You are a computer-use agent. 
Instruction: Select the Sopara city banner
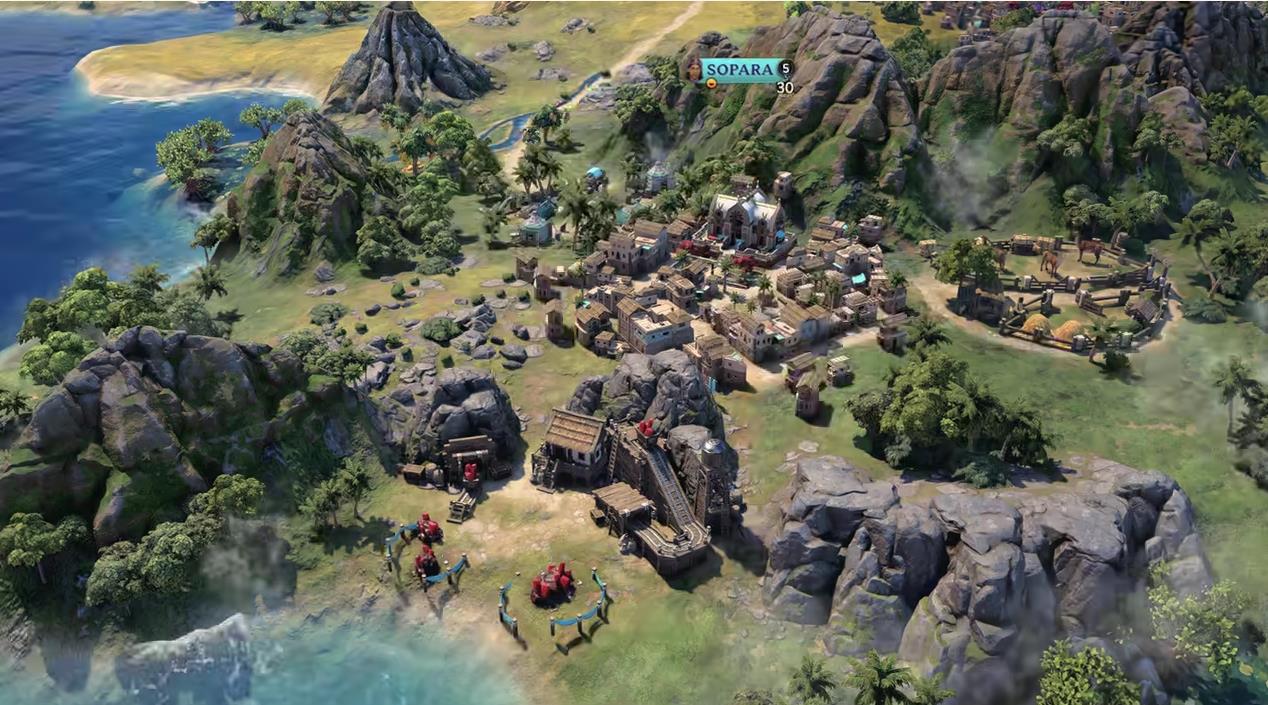point(739,70)
